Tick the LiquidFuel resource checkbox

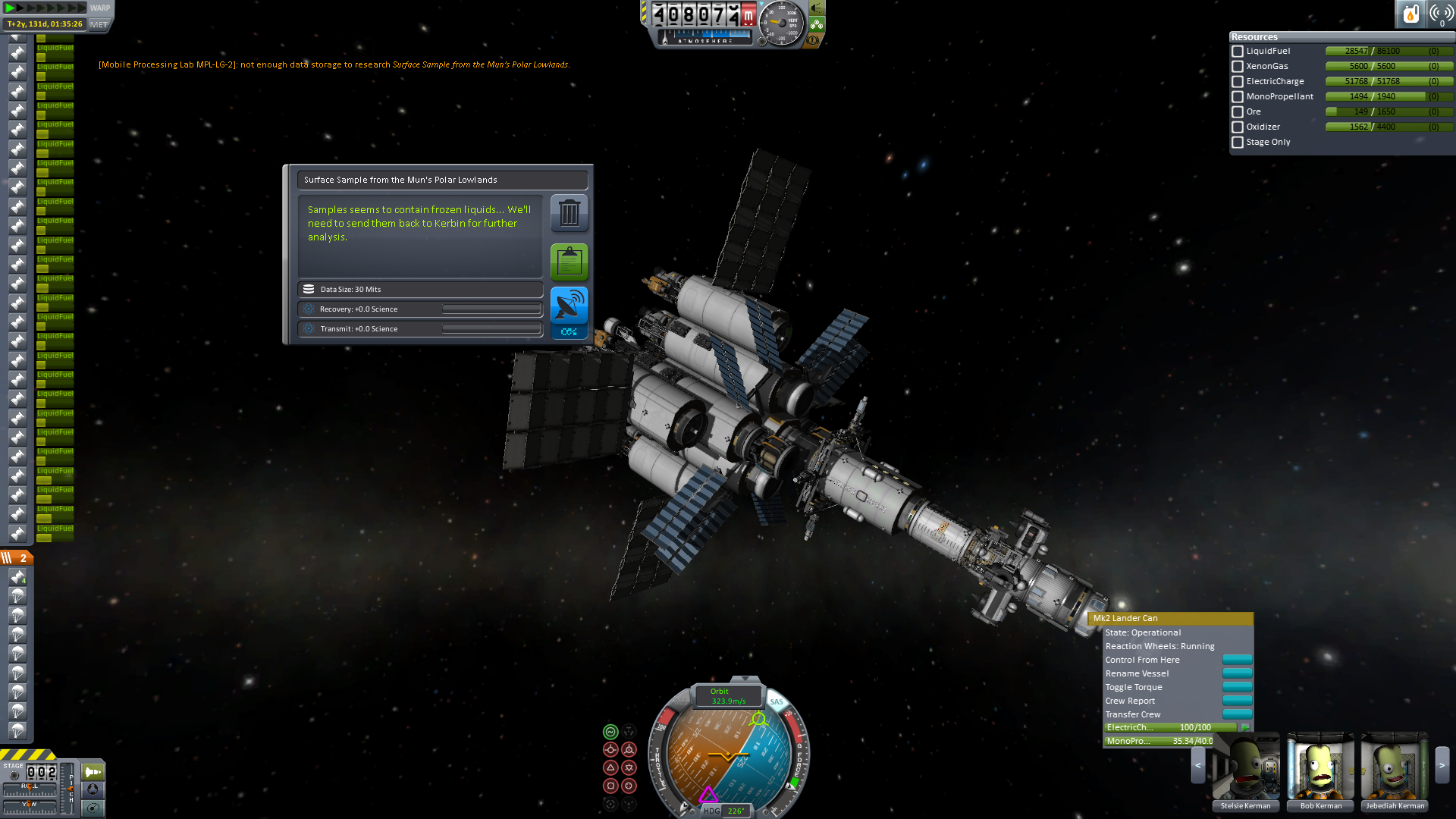point(1238,52)
